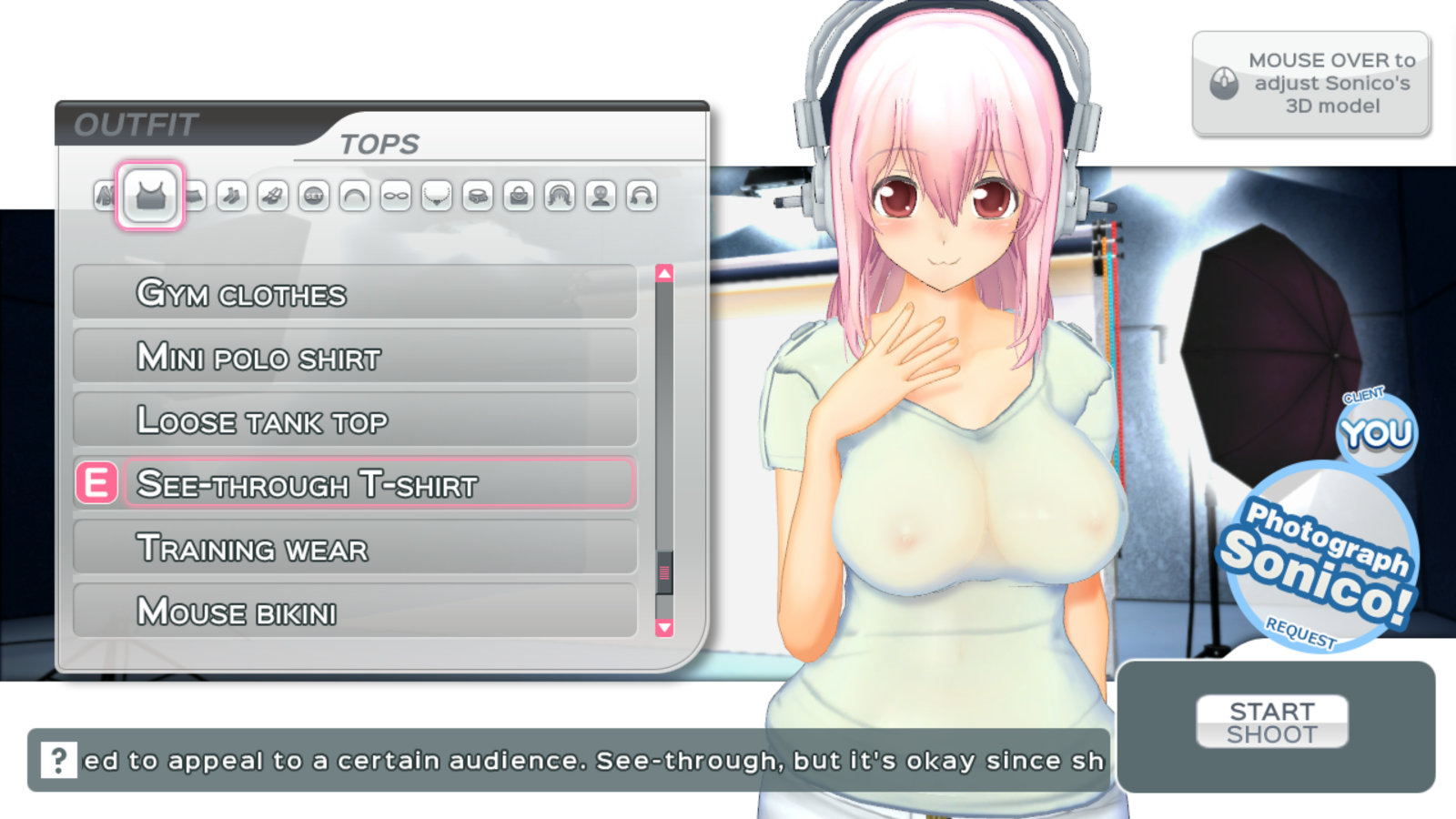Equip the Loose Tank Top
This screenshot has height=819, width=1456.
coord(355,420)
